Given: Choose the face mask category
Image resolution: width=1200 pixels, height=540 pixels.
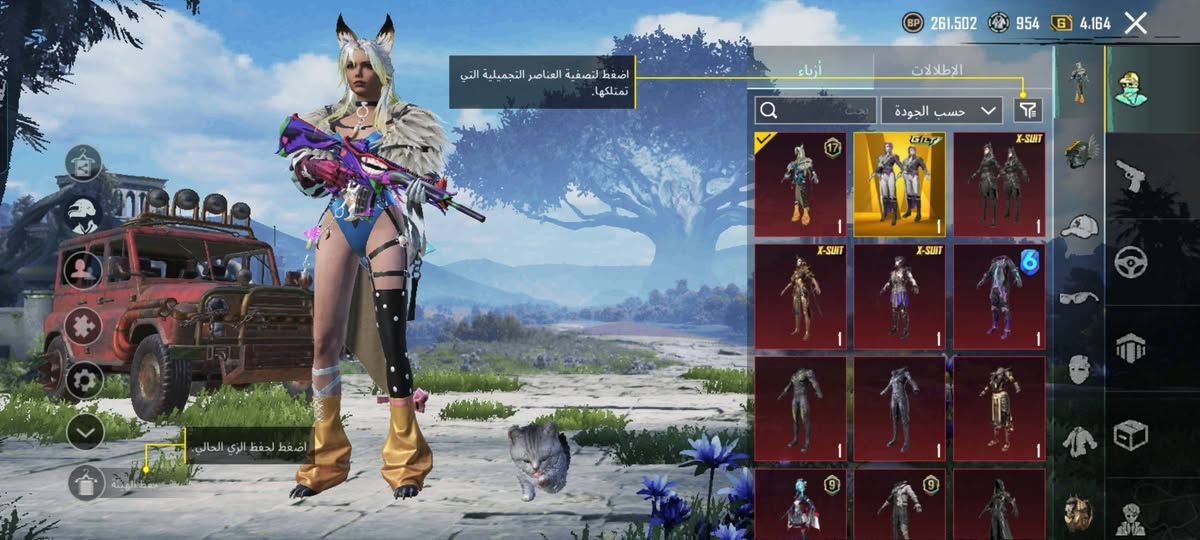Looking at the screenshot, I should click(x=1079, y=369).
